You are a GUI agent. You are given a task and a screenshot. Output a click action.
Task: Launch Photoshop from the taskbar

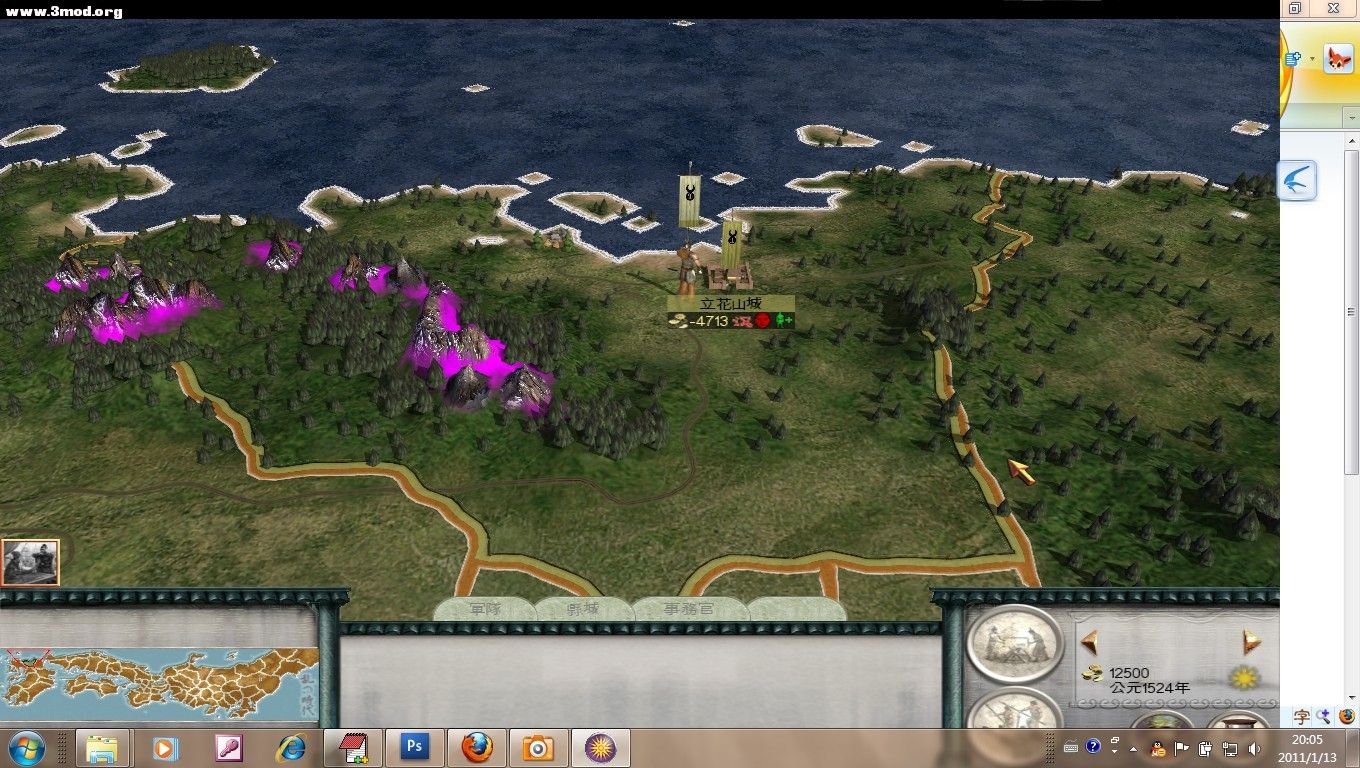413,746
